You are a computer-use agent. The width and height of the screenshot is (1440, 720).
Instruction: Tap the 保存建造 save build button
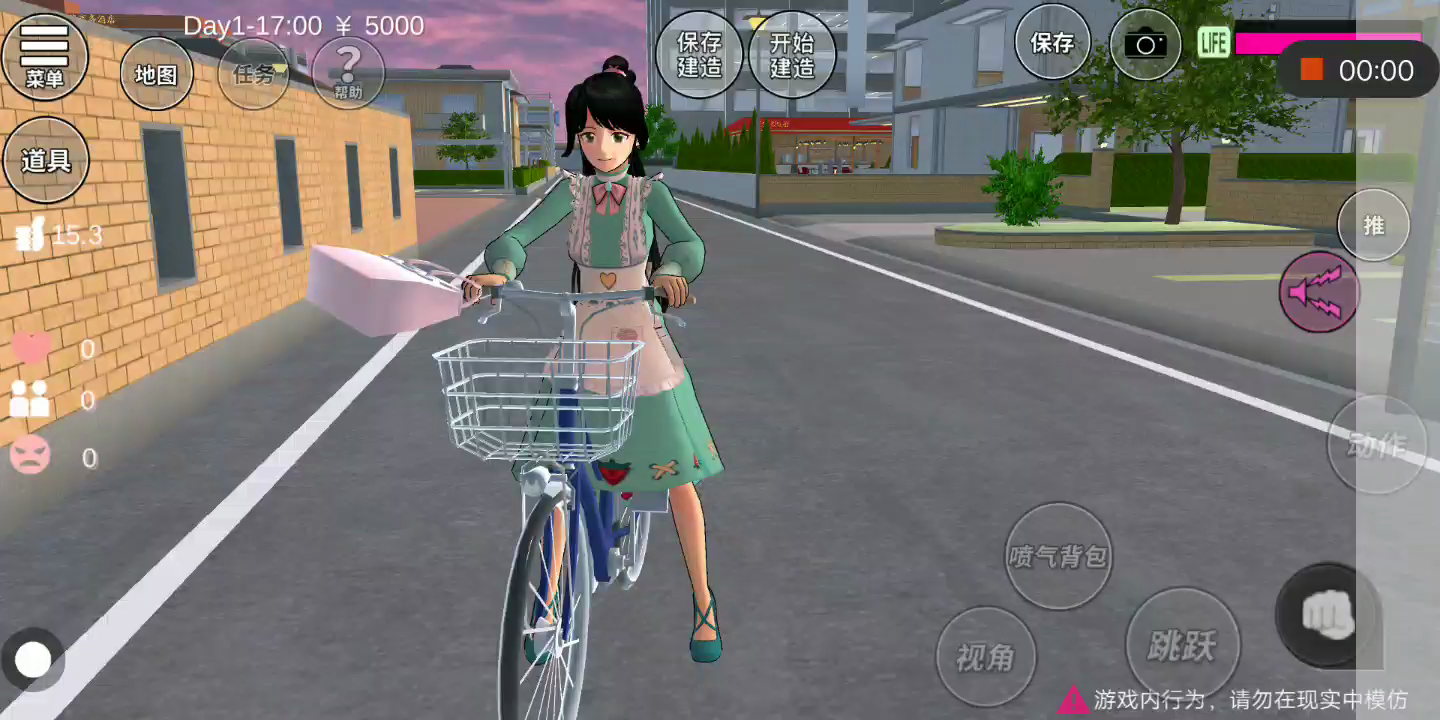(699, 55)
